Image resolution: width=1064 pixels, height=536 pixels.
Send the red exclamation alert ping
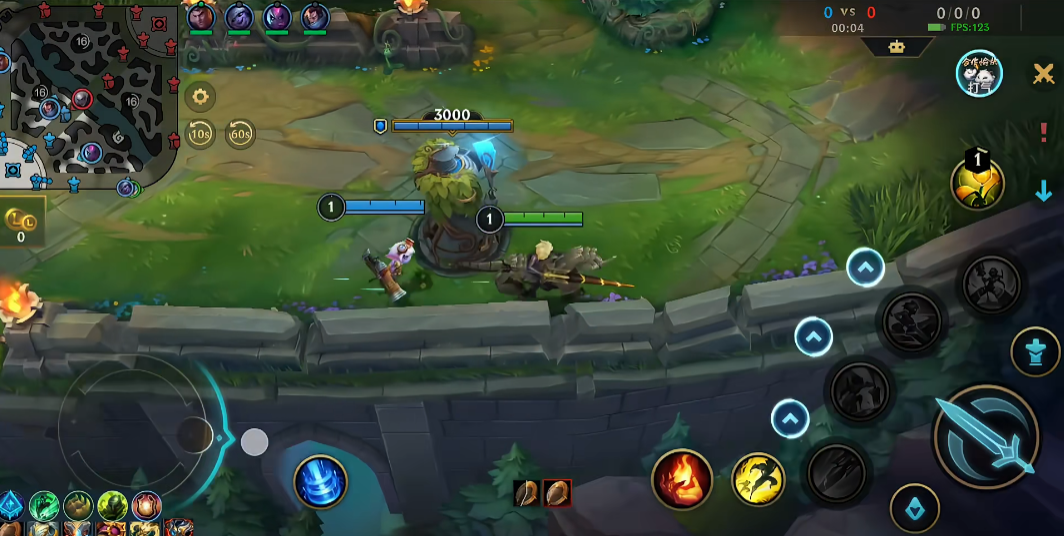coord(1043,133)
